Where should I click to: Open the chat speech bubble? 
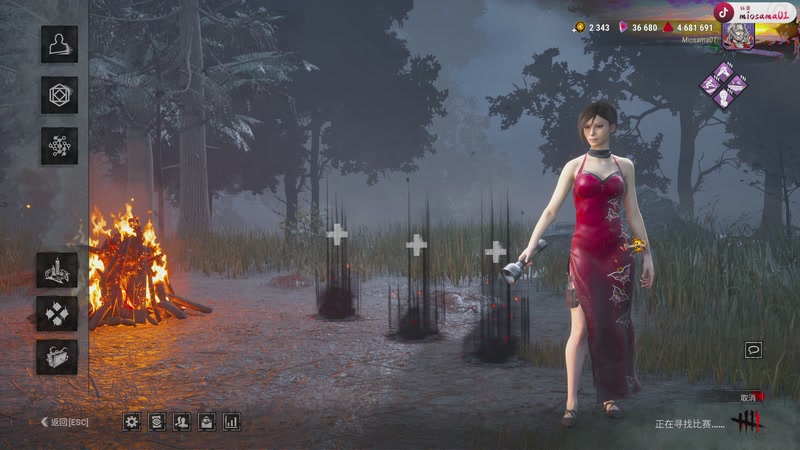coord(753,350)
